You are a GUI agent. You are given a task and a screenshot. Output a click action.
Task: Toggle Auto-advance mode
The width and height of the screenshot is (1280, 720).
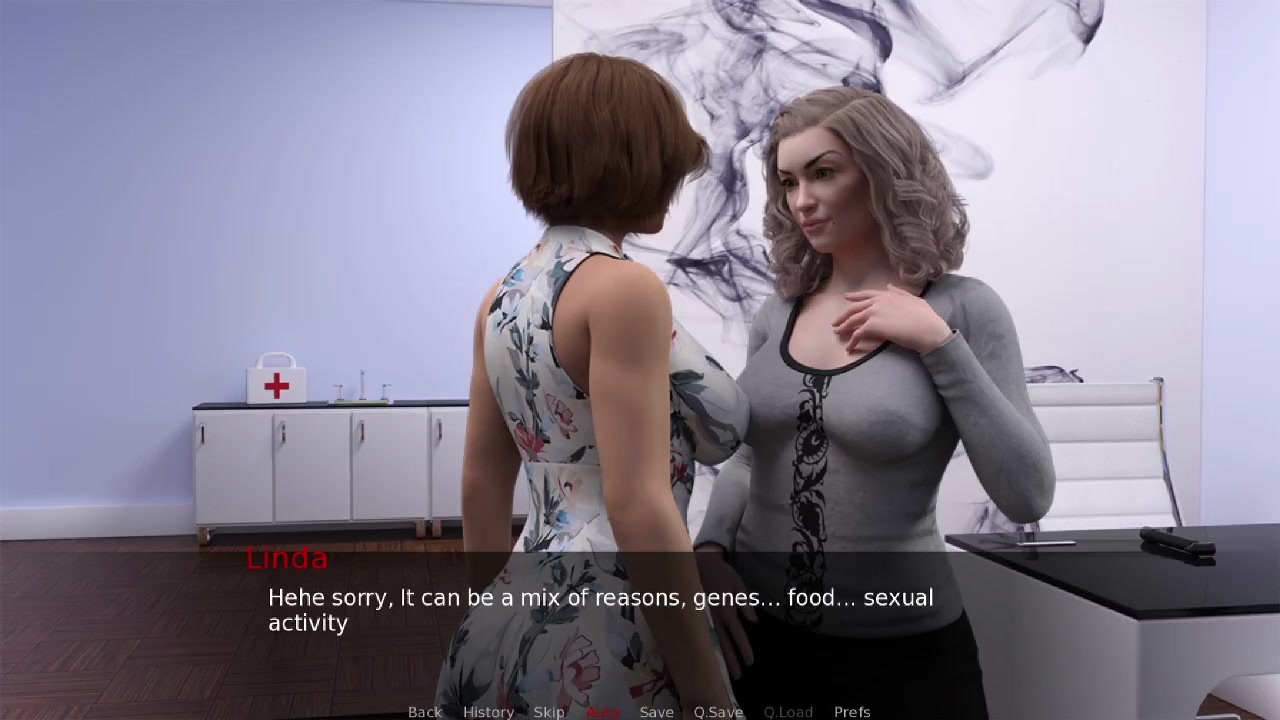click(x=602, y=712)
